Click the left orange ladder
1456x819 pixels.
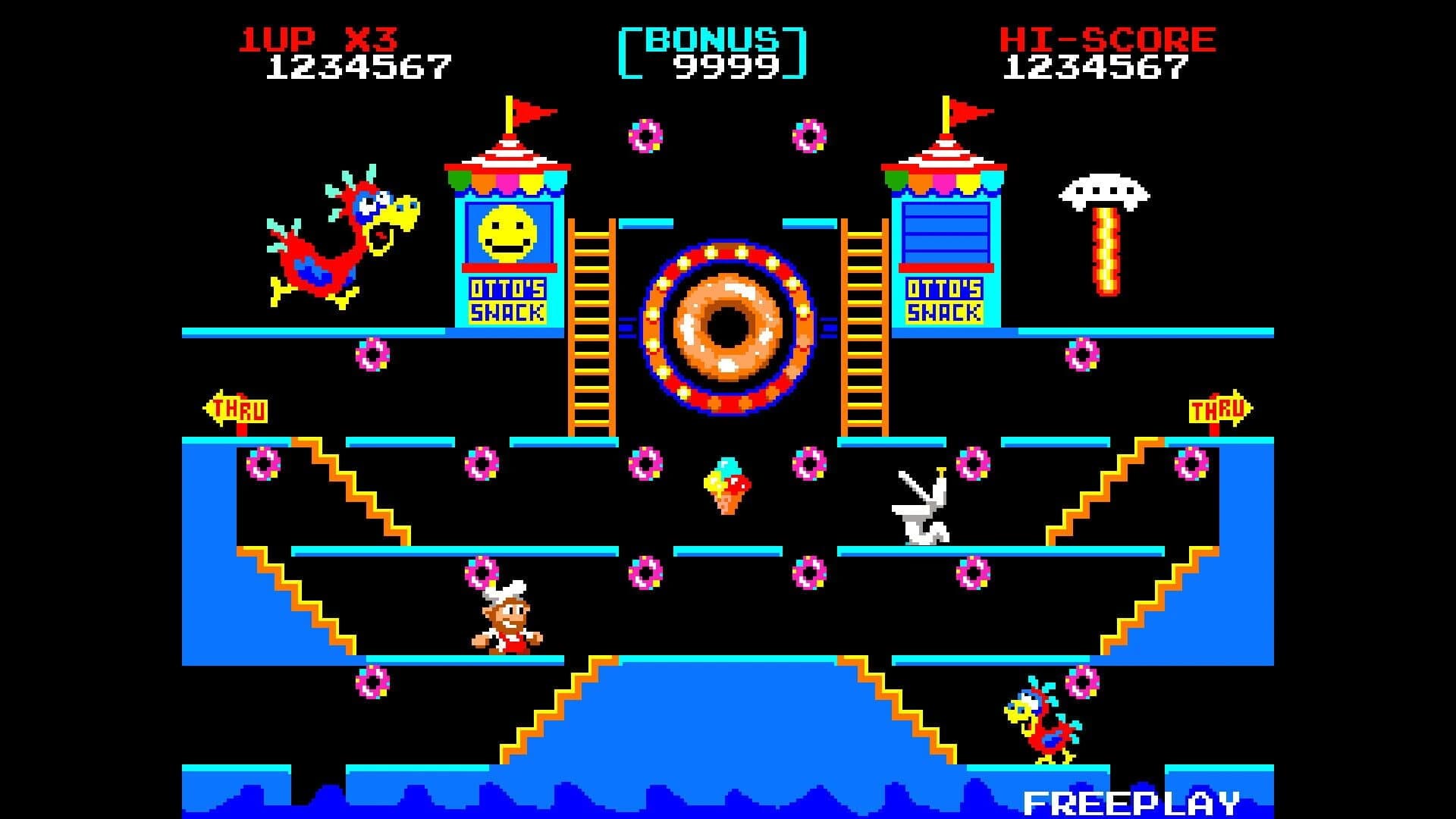pyautogui.click(x=591, y=326)
